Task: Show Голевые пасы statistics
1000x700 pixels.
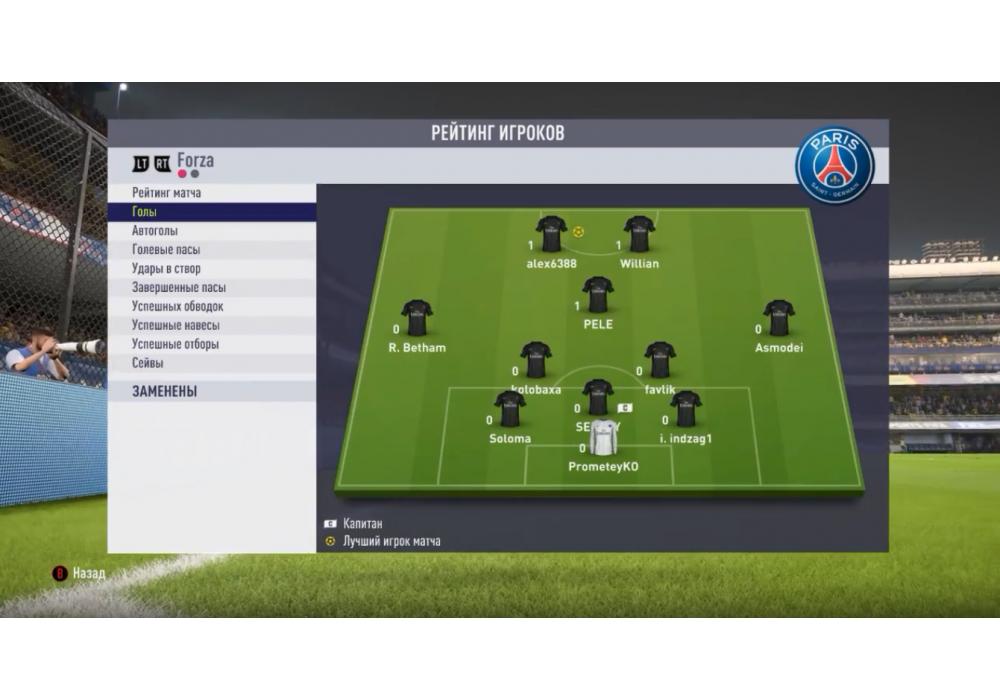Action: [x=212, y=250]
